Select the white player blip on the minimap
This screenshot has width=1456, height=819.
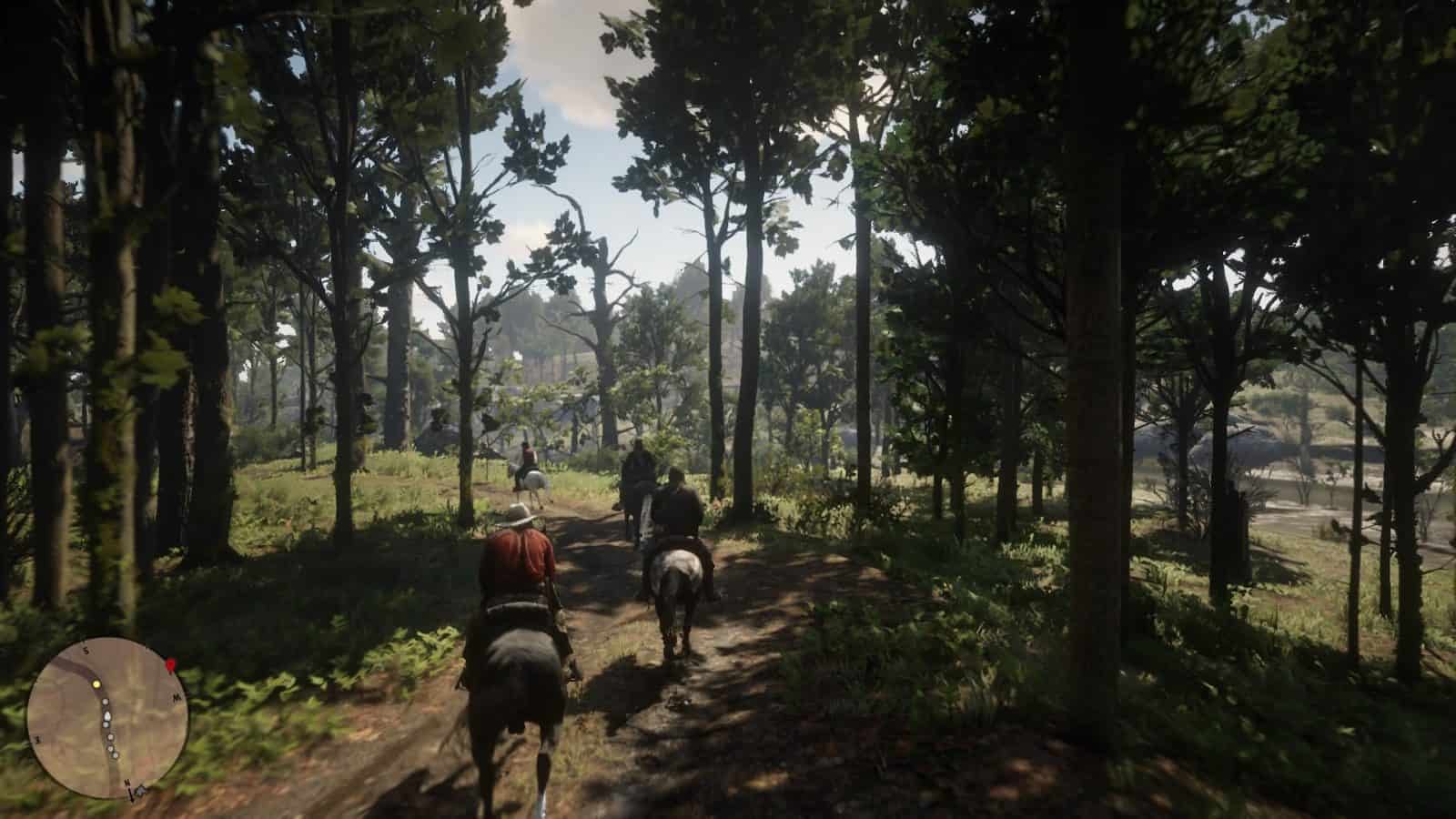tap(107, 717)
